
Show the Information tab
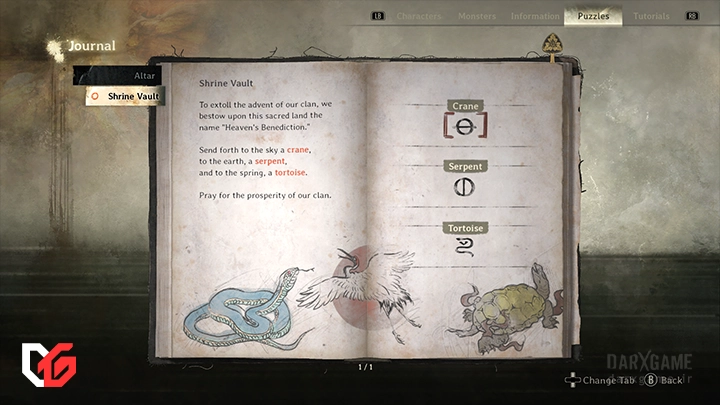[535, 16]
